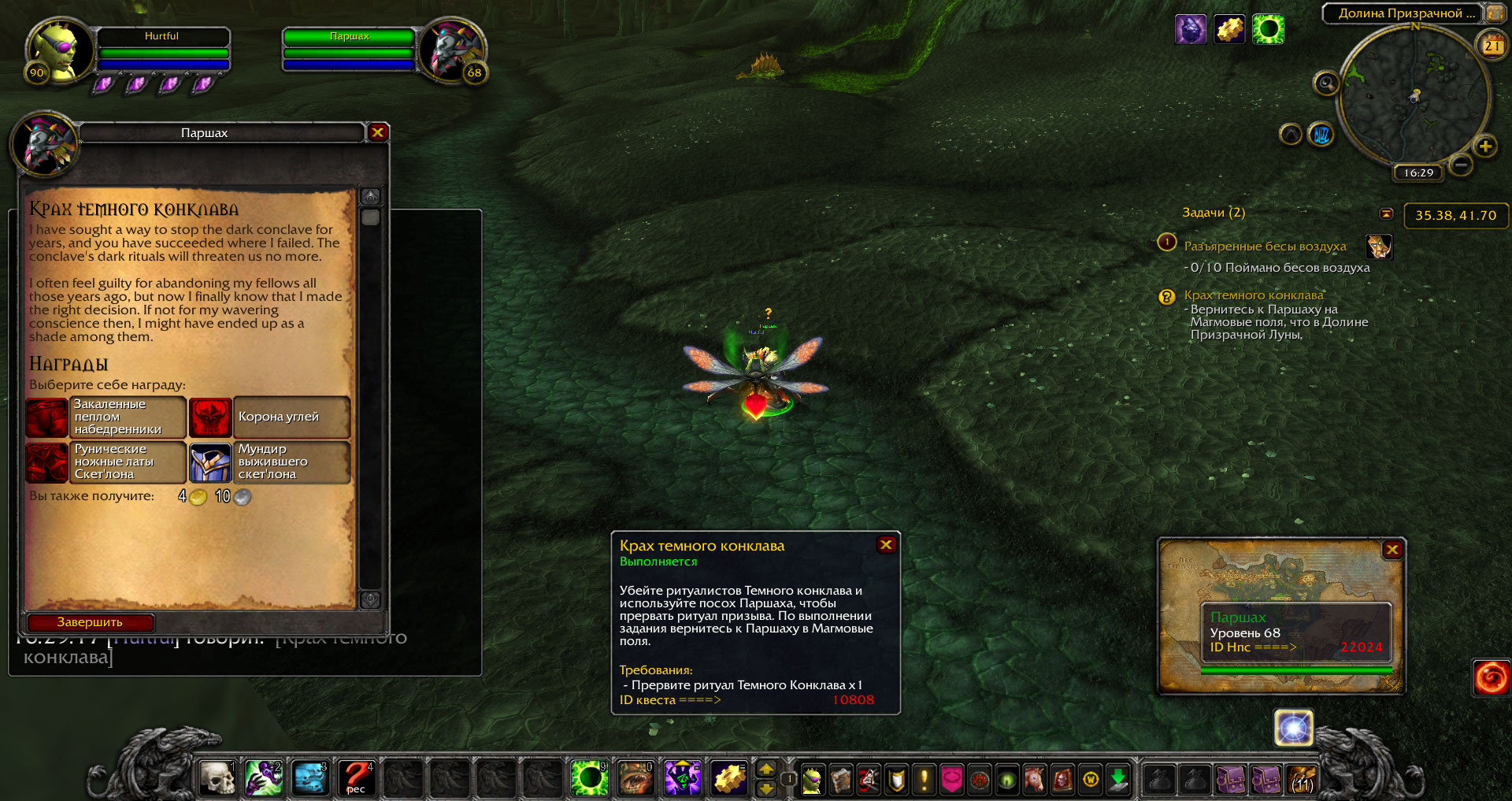Toggle the minimap tracking magnifier button

coord(1326,83)
